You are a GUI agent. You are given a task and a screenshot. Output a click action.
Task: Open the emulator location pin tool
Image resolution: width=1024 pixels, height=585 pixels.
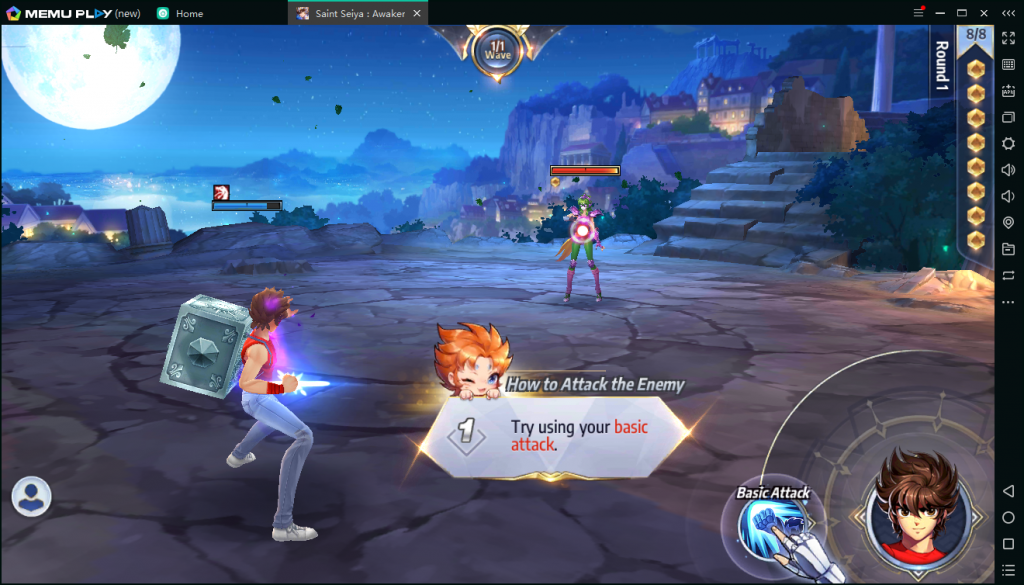(x=1008, y=222)
